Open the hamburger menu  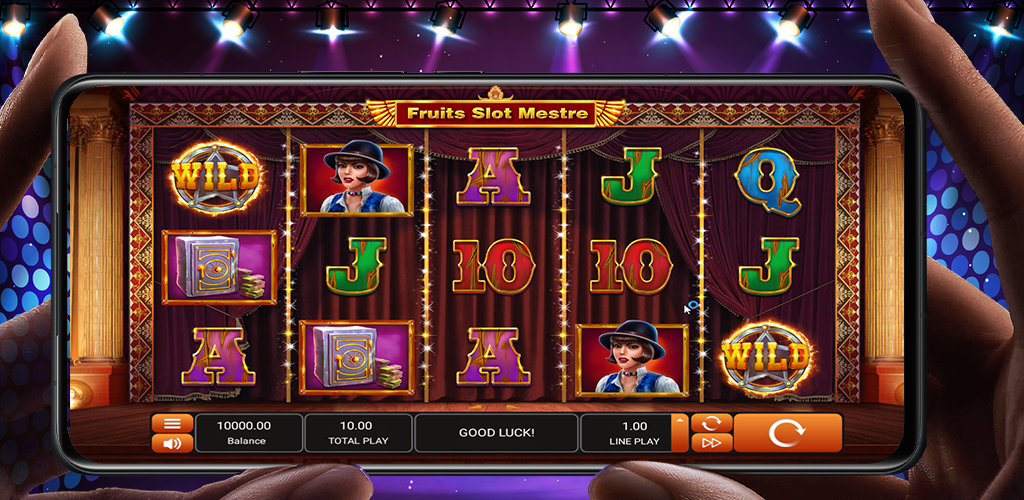172,423
